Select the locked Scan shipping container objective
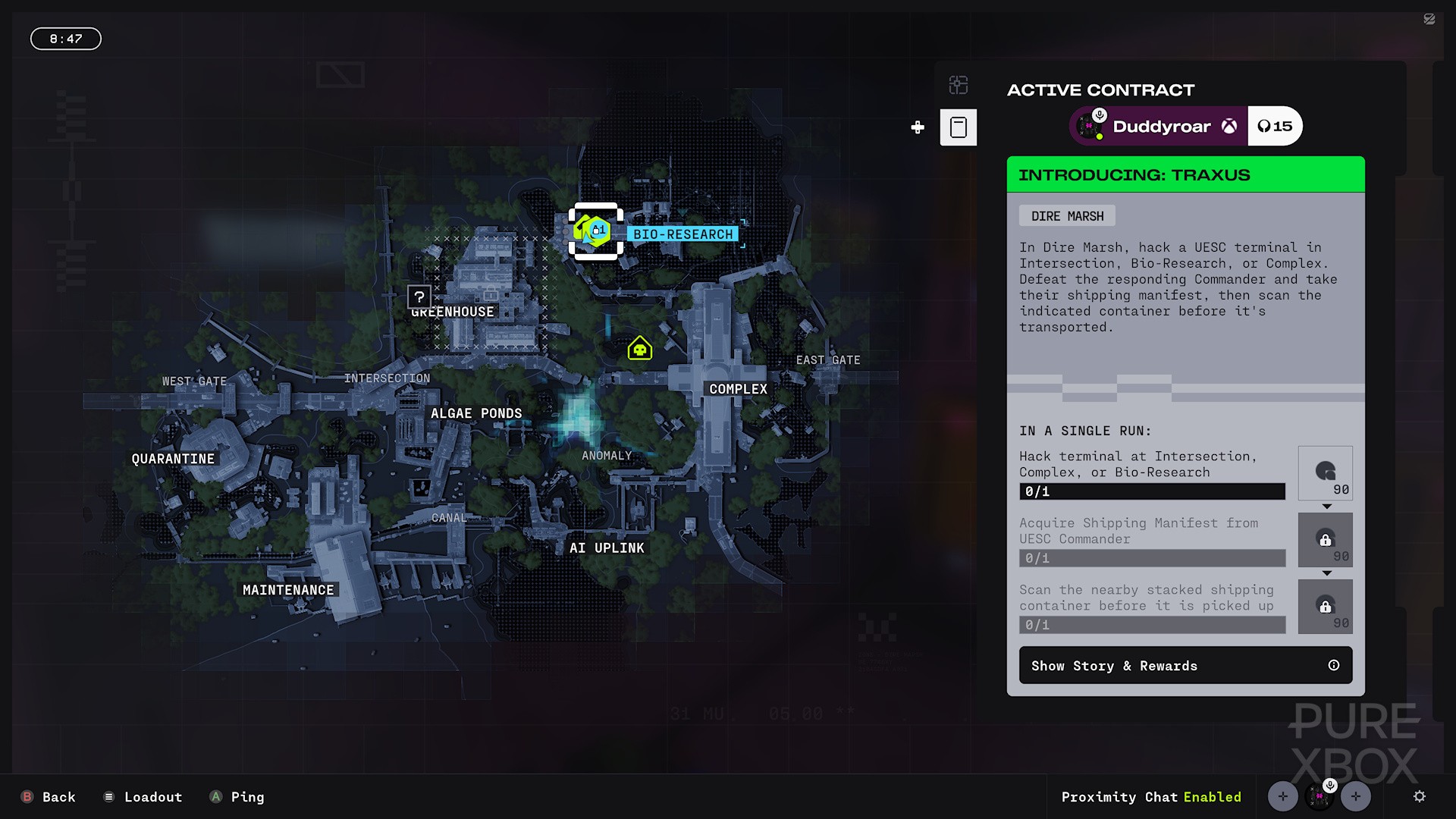 tap(1151, 607)
